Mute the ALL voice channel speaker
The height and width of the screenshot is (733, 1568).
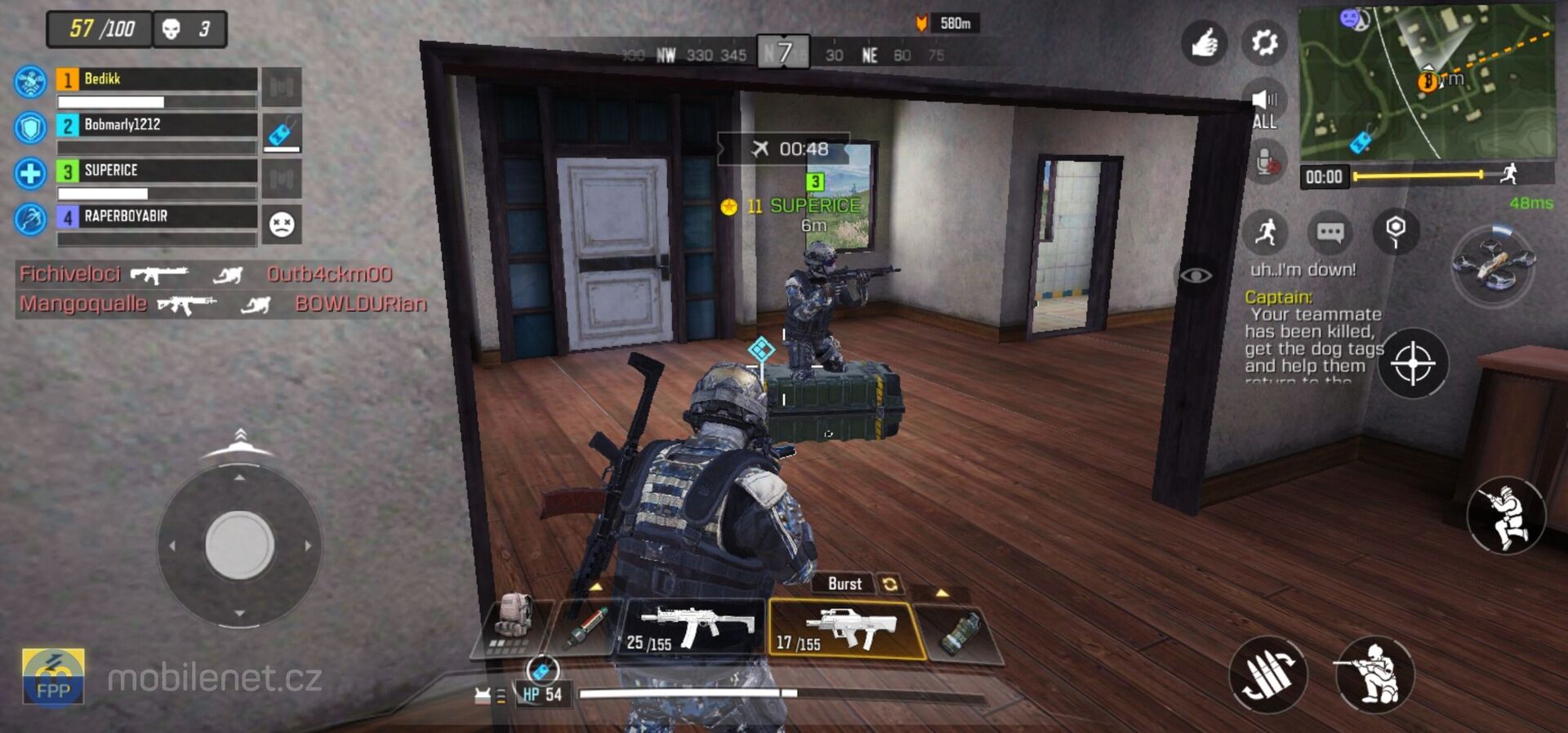point(1265,98)
